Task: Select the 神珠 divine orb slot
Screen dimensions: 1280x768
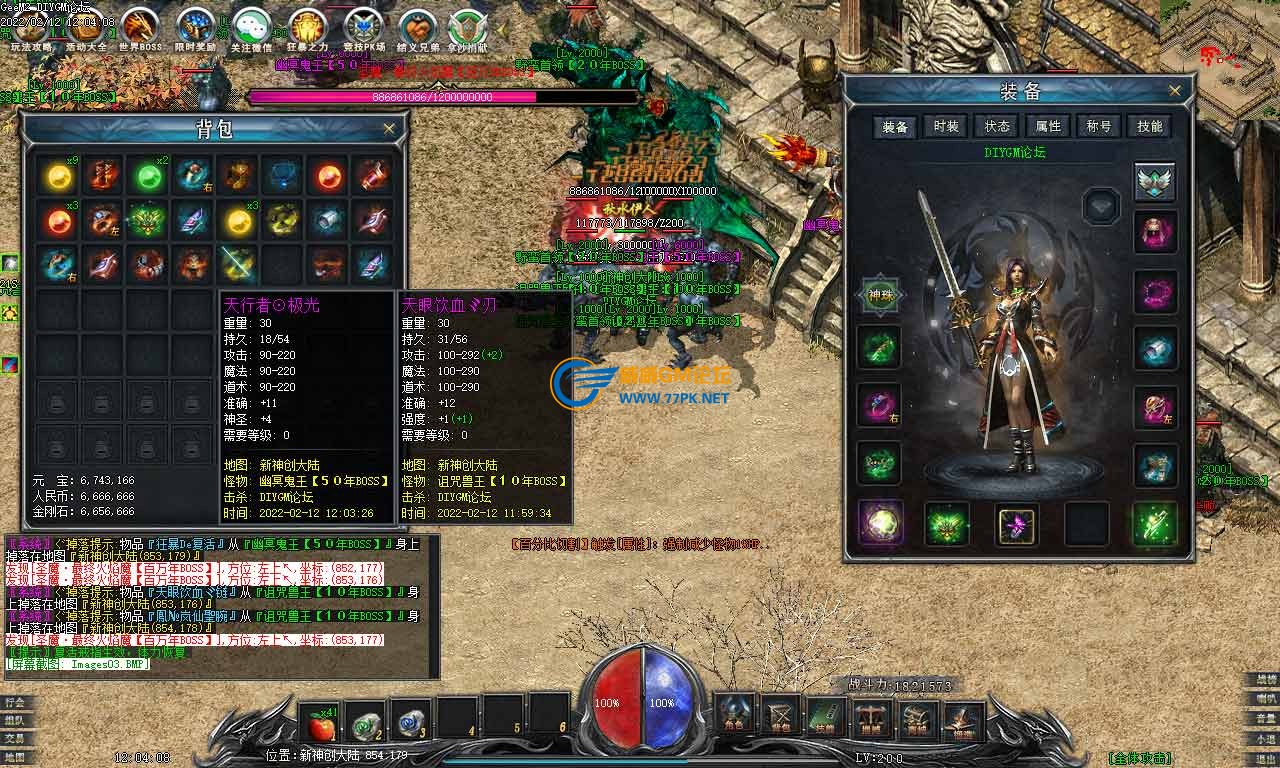Action: click(x=880, y=296)
